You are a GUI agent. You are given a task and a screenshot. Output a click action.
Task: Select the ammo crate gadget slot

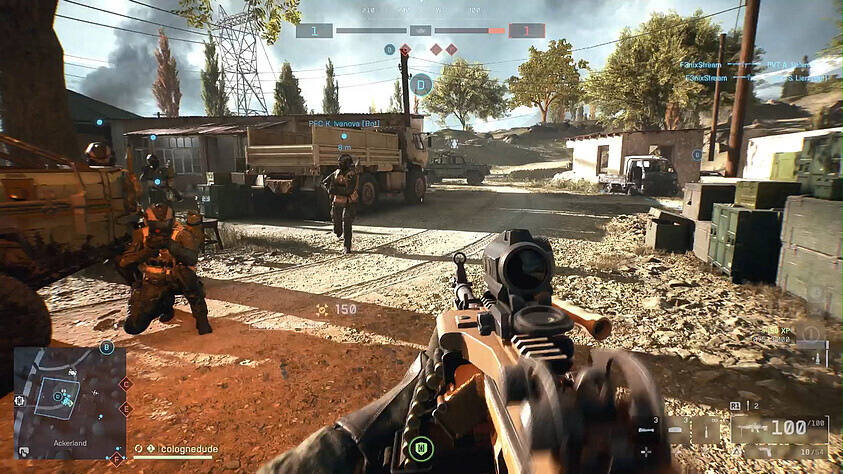pos(677,431)
